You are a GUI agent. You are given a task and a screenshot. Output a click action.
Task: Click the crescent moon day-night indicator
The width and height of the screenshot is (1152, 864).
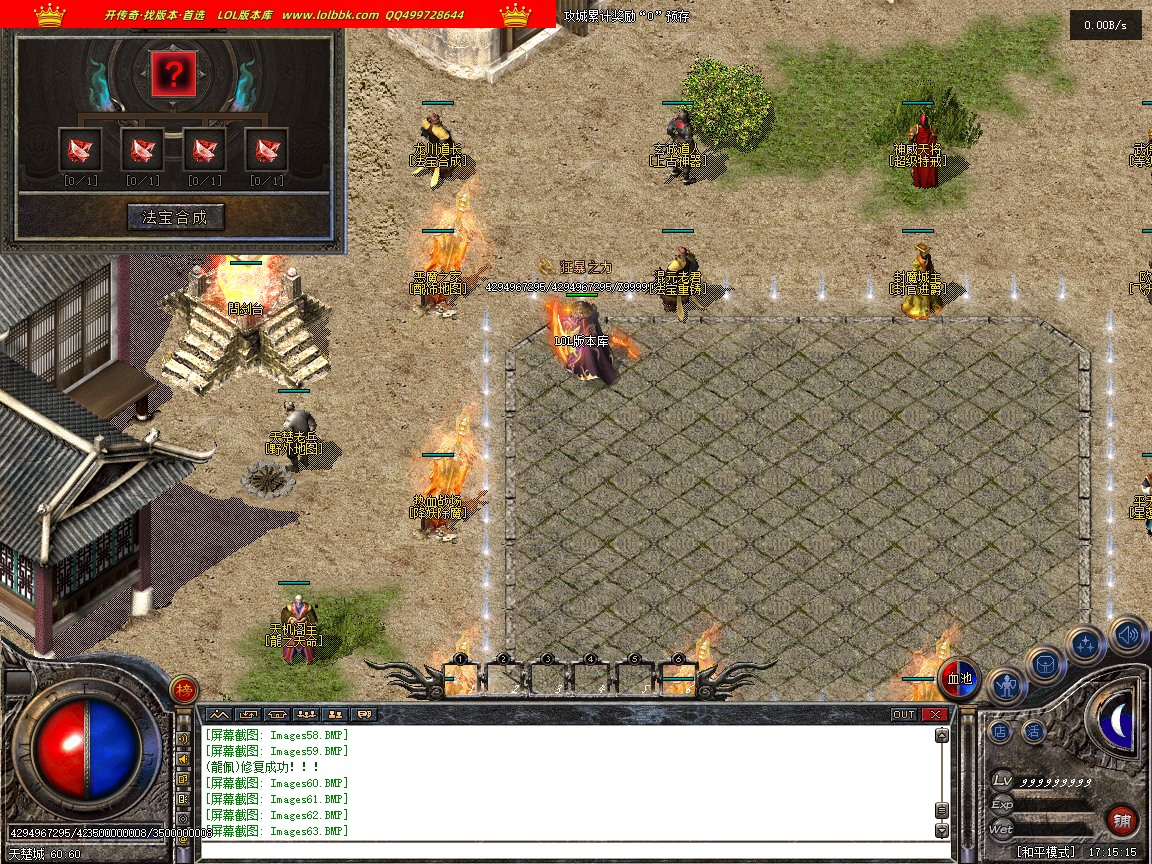[x=1118, y=719]
